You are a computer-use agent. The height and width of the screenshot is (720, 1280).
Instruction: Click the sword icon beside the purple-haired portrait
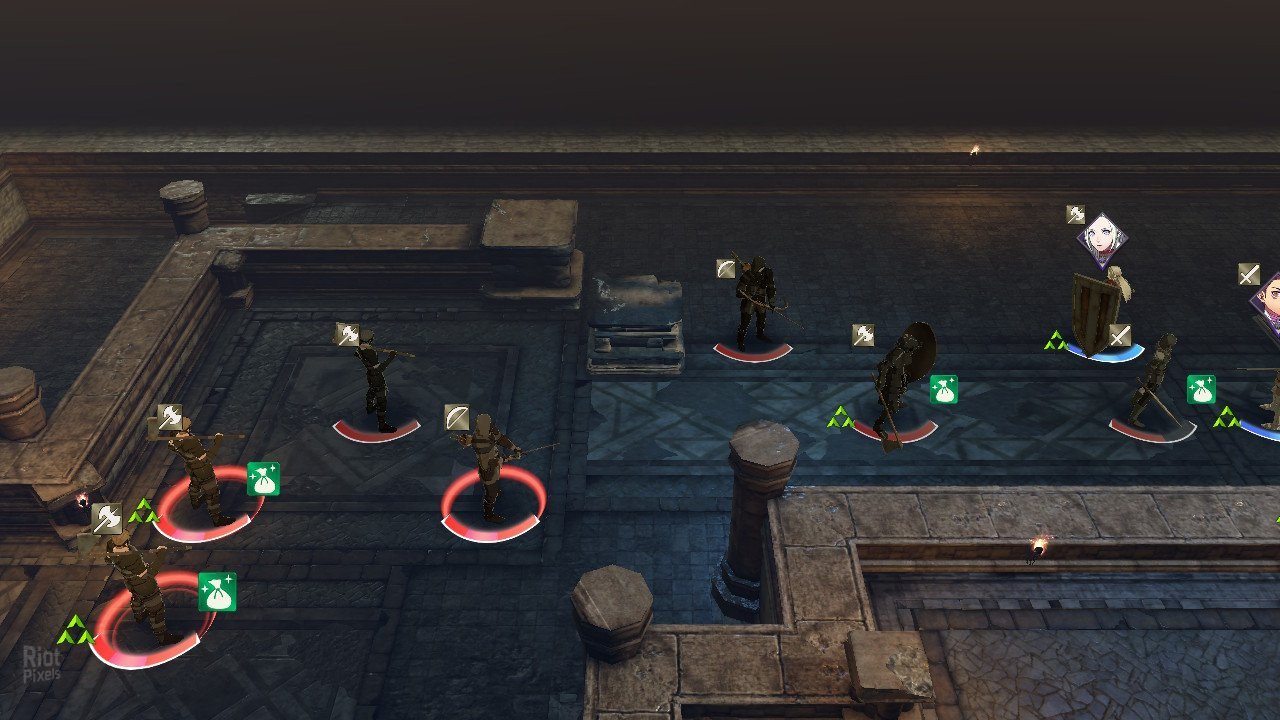point(1248,274)
